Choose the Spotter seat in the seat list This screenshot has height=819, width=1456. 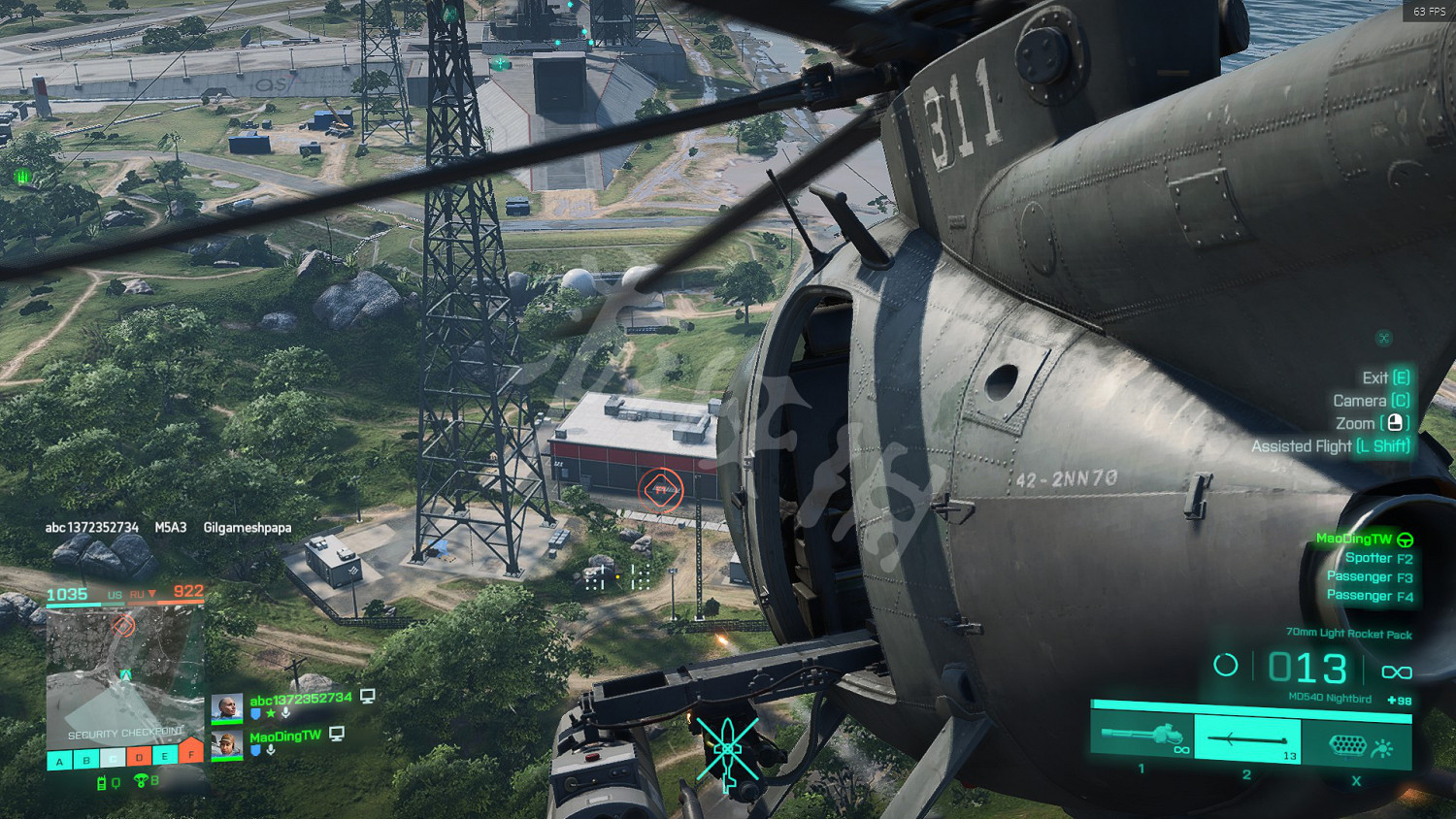1377,558
